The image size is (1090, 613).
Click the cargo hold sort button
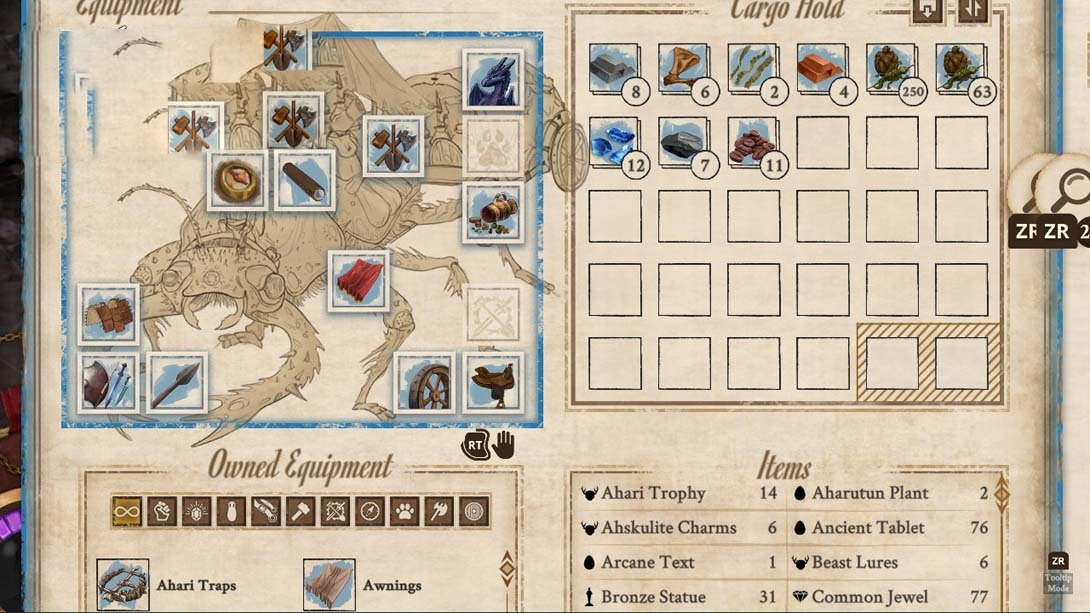pos(972,10)
